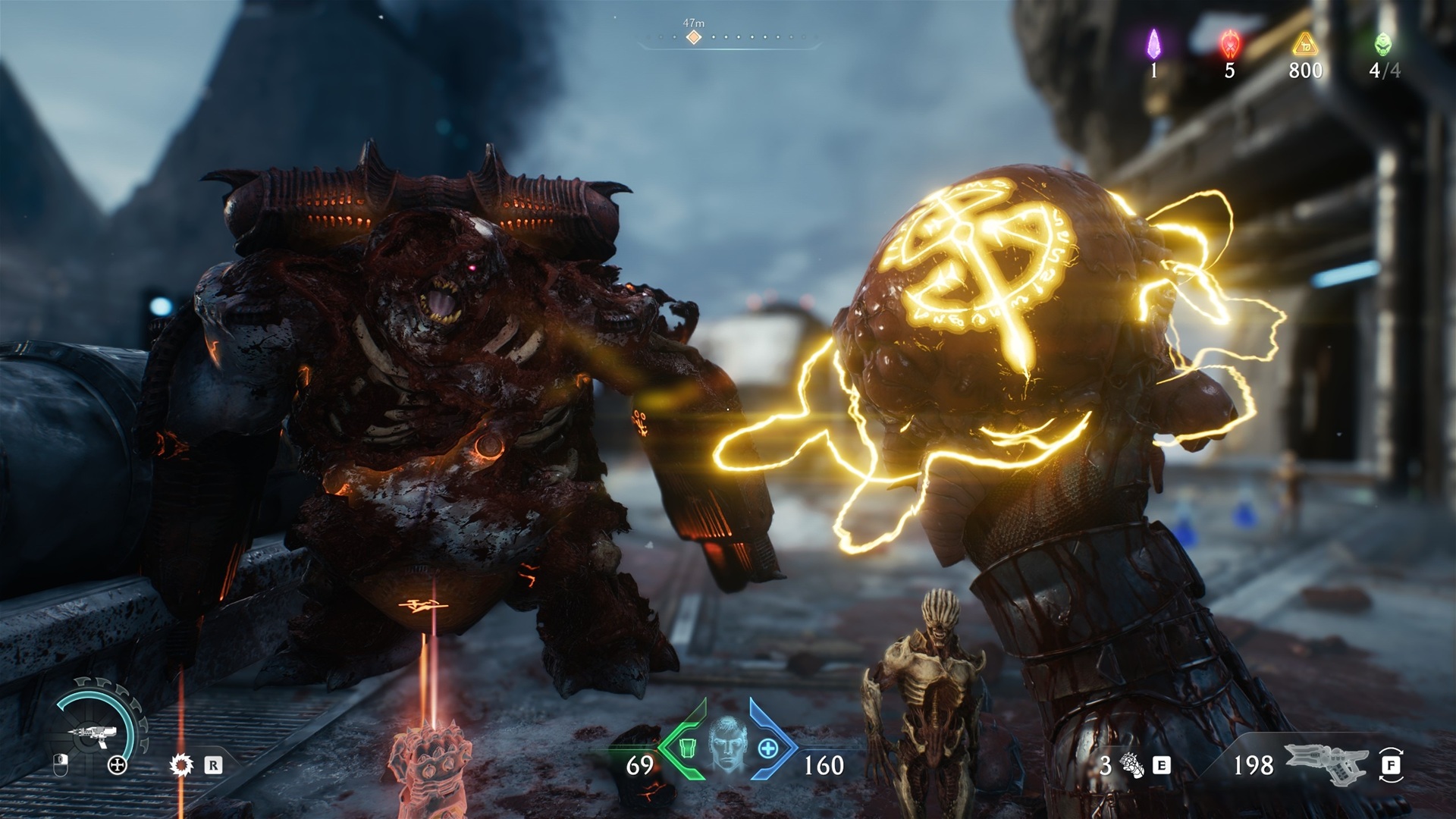
Task: Use the spiked gauntlet punch icon
Action: click(x=1134, y=766)
